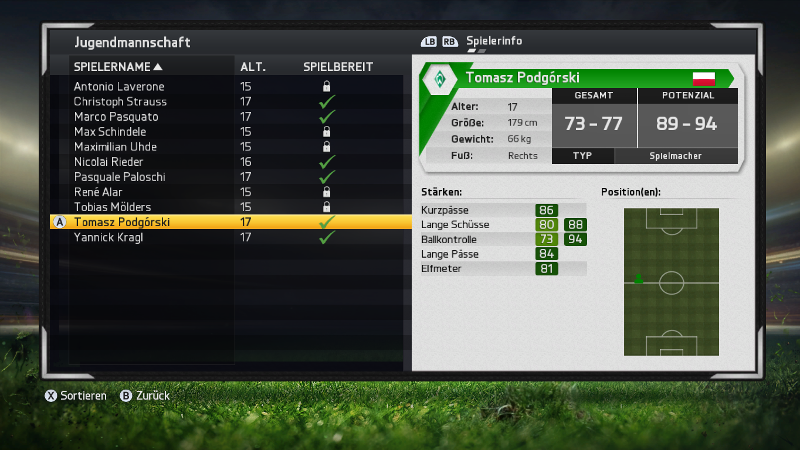Screen dimensions: 800x450
Task: Sort by the Spielername column header
Action: [118, 67]
